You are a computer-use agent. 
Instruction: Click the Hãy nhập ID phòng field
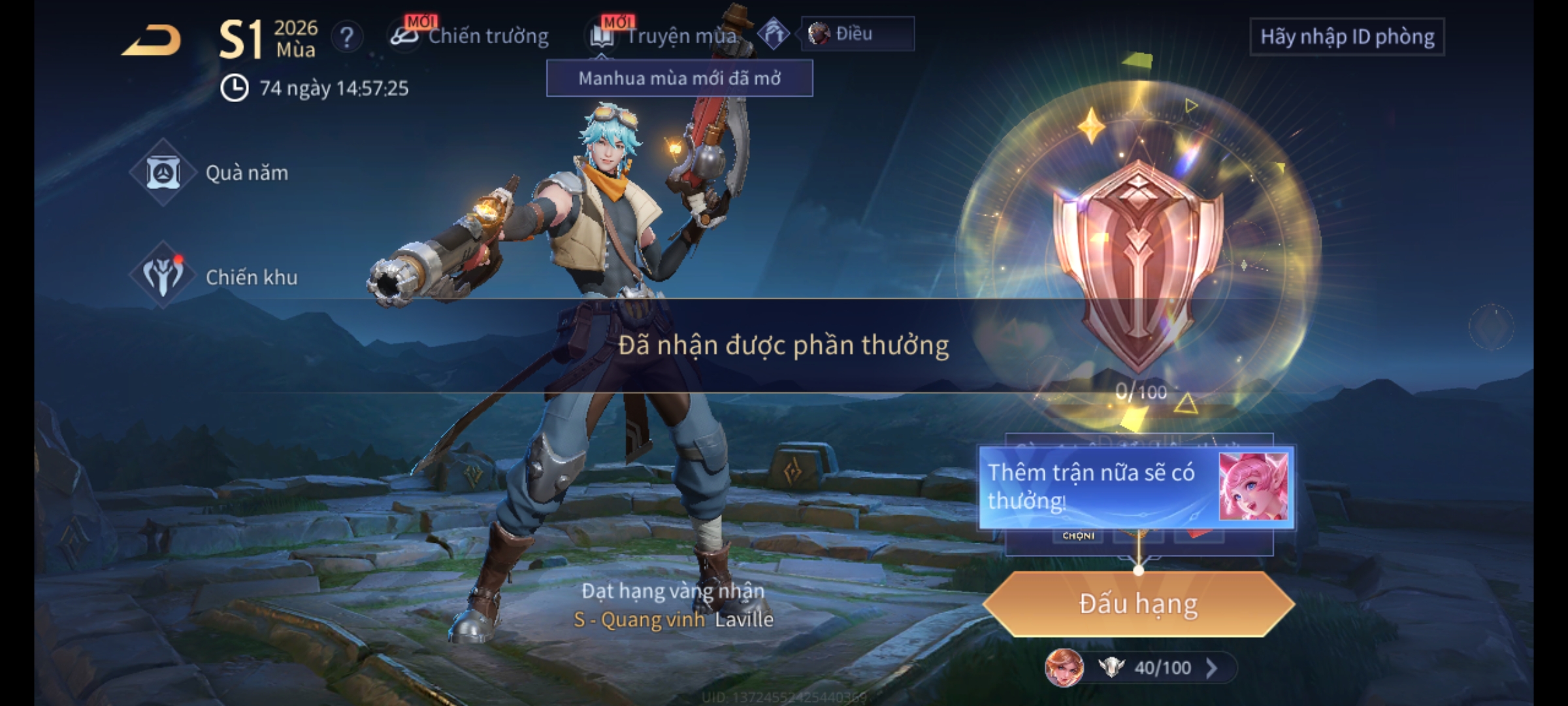coord(1347,37)
